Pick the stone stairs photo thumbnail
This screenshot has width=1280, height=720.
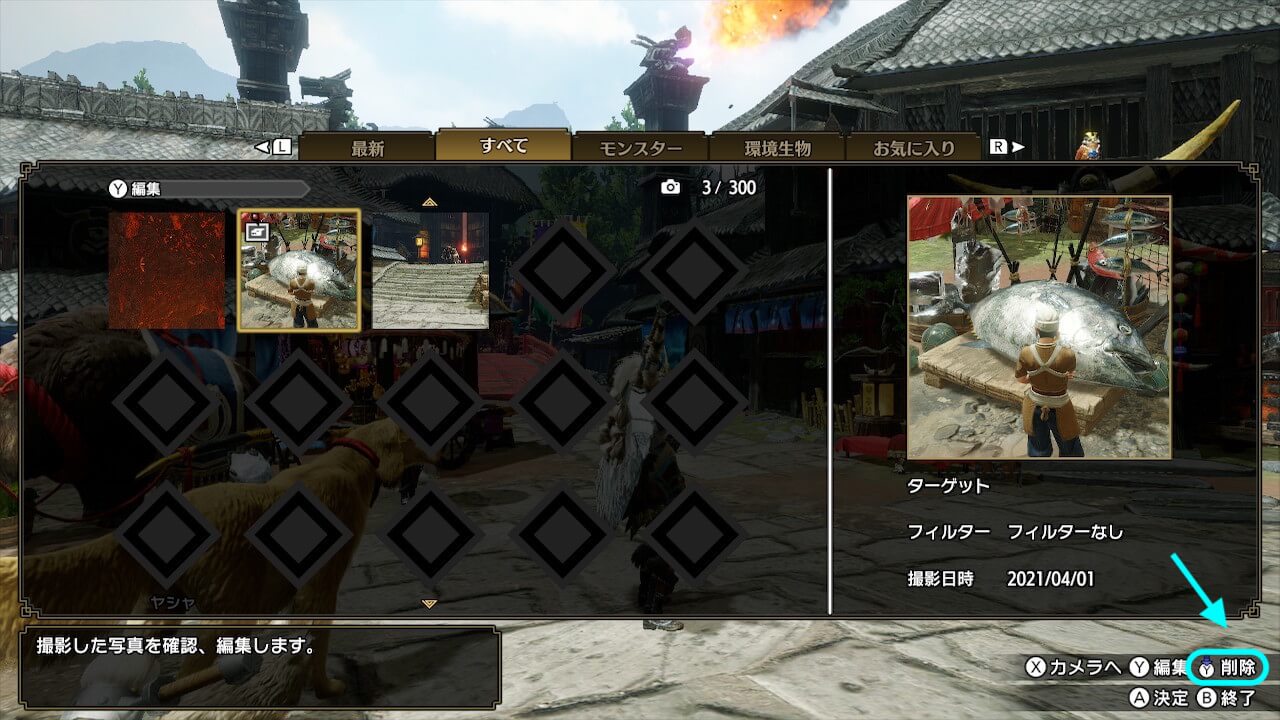[x=430, y=270]
